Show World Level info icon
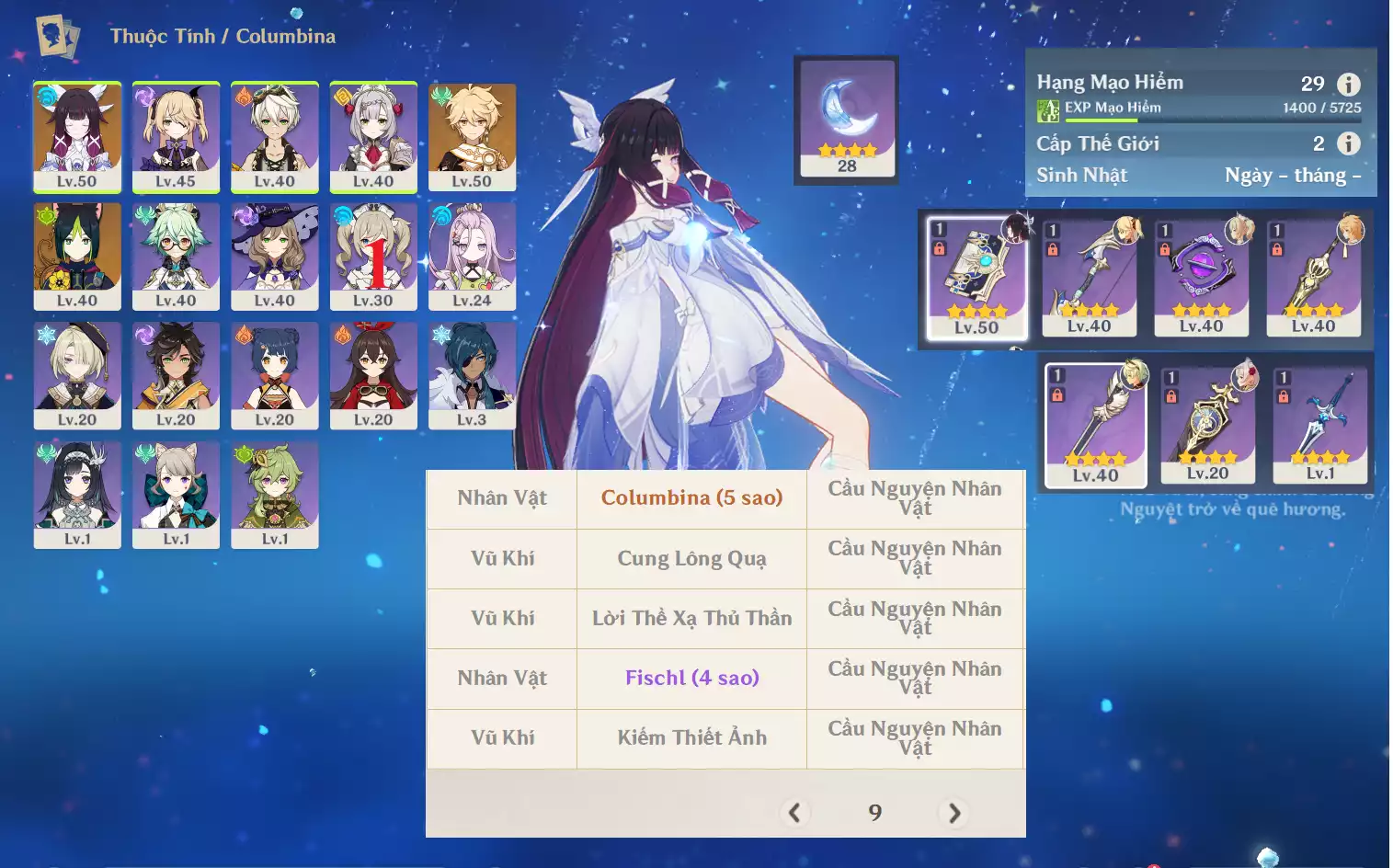The image size is (1393, 868). click(x=1348, y=143)
